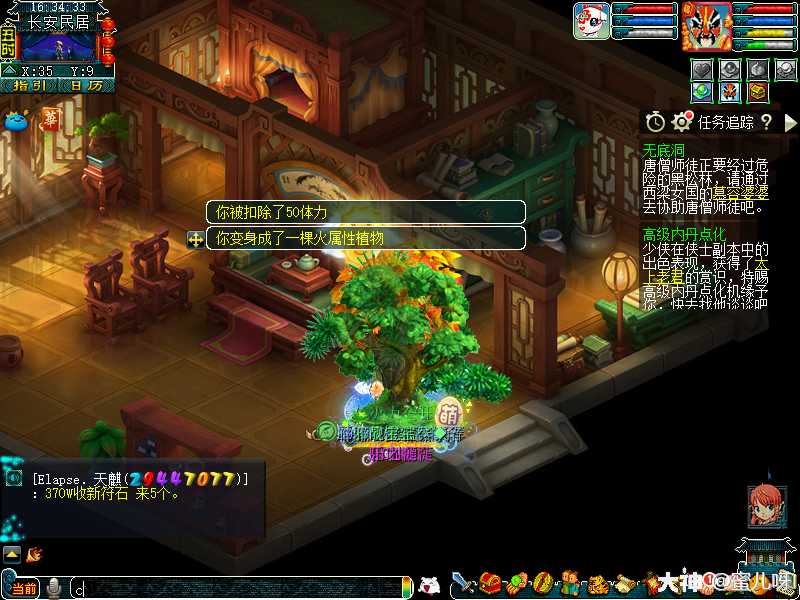
Task: Open the opera-mask character portrait
Action: click(705, 26)
